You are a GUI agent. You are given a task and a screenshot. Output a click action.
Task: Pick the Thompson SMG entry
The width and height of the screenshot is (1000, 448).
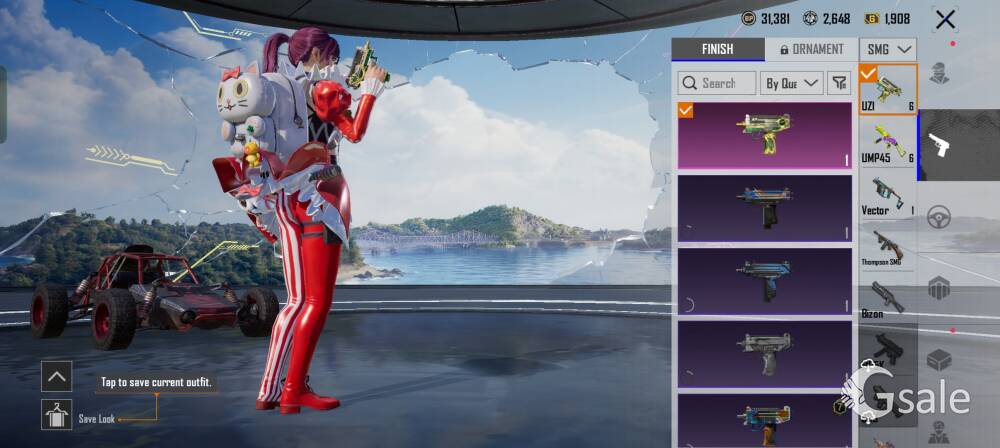tap(888, 247)
